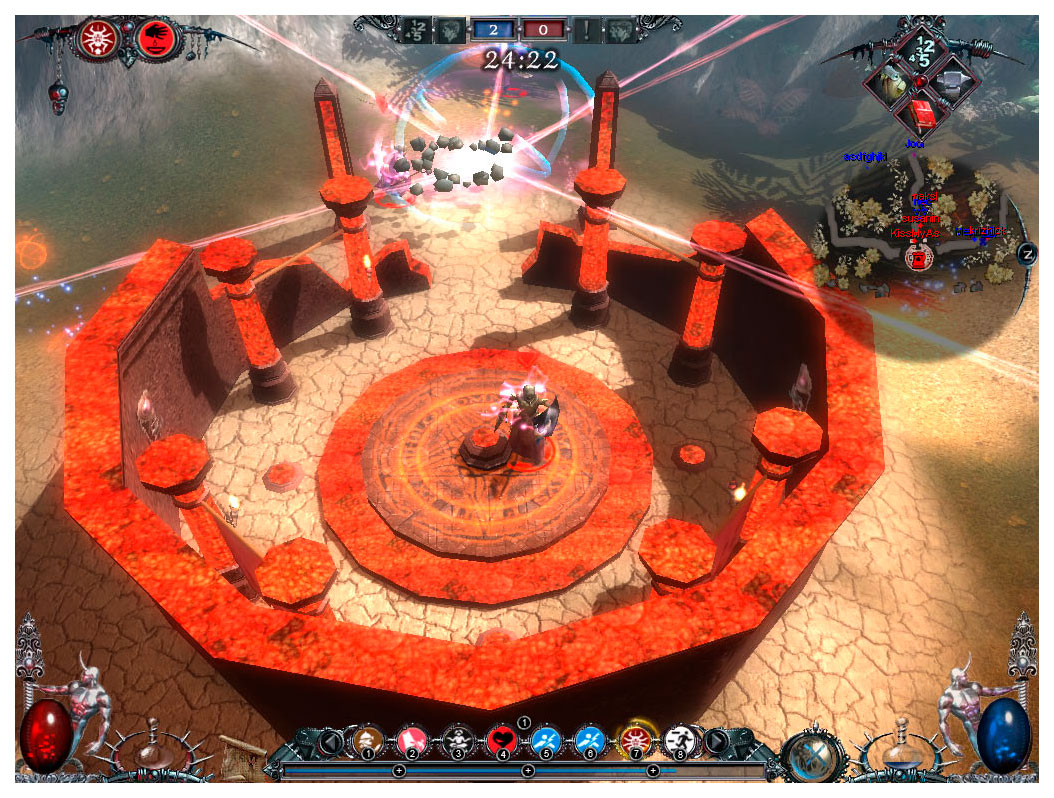Activate the red heart ability in slot 4

click(501, 741)
